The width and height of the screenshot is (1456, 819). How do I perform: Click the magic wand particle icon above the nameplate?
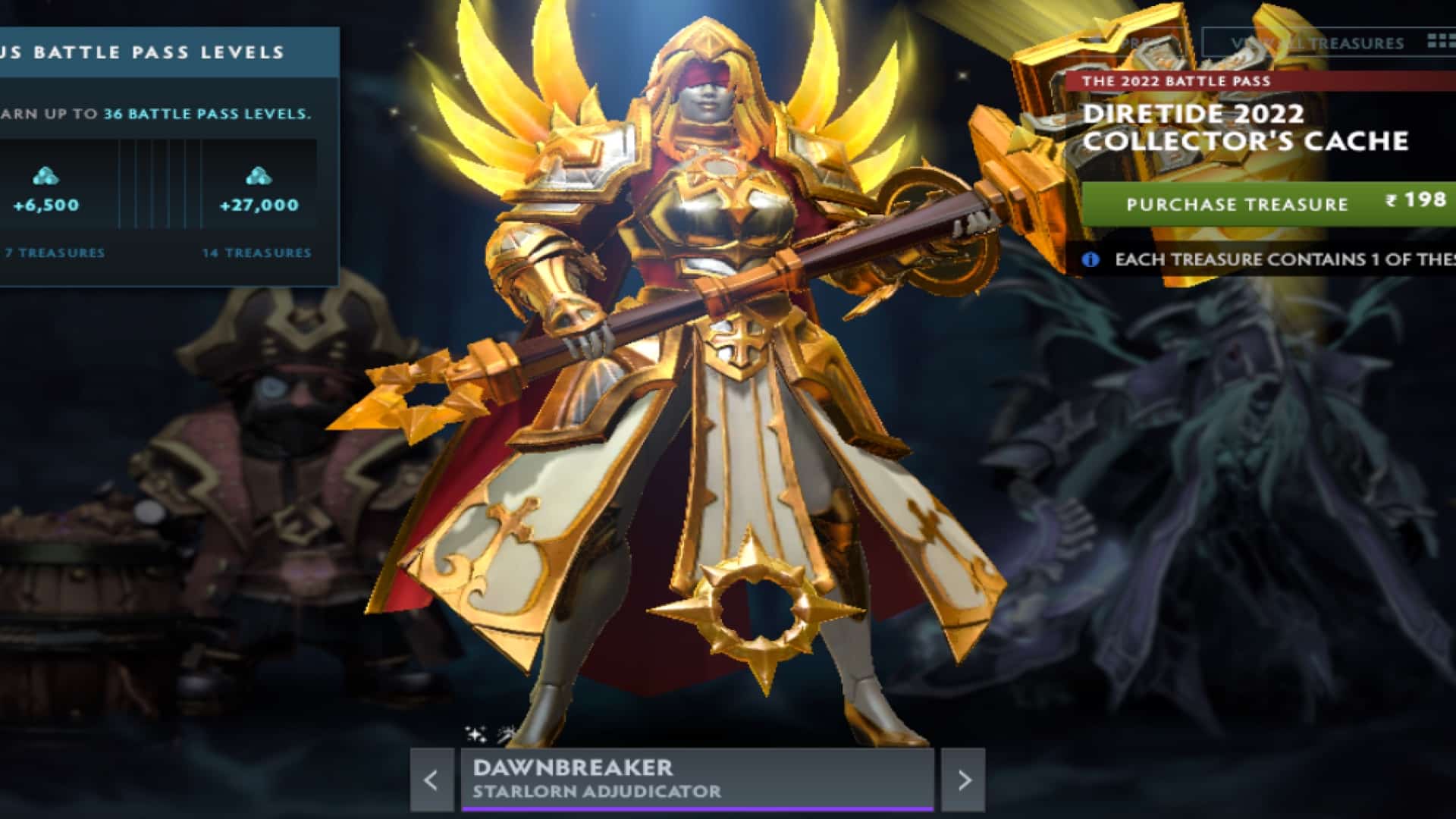[x=505, y=734]
